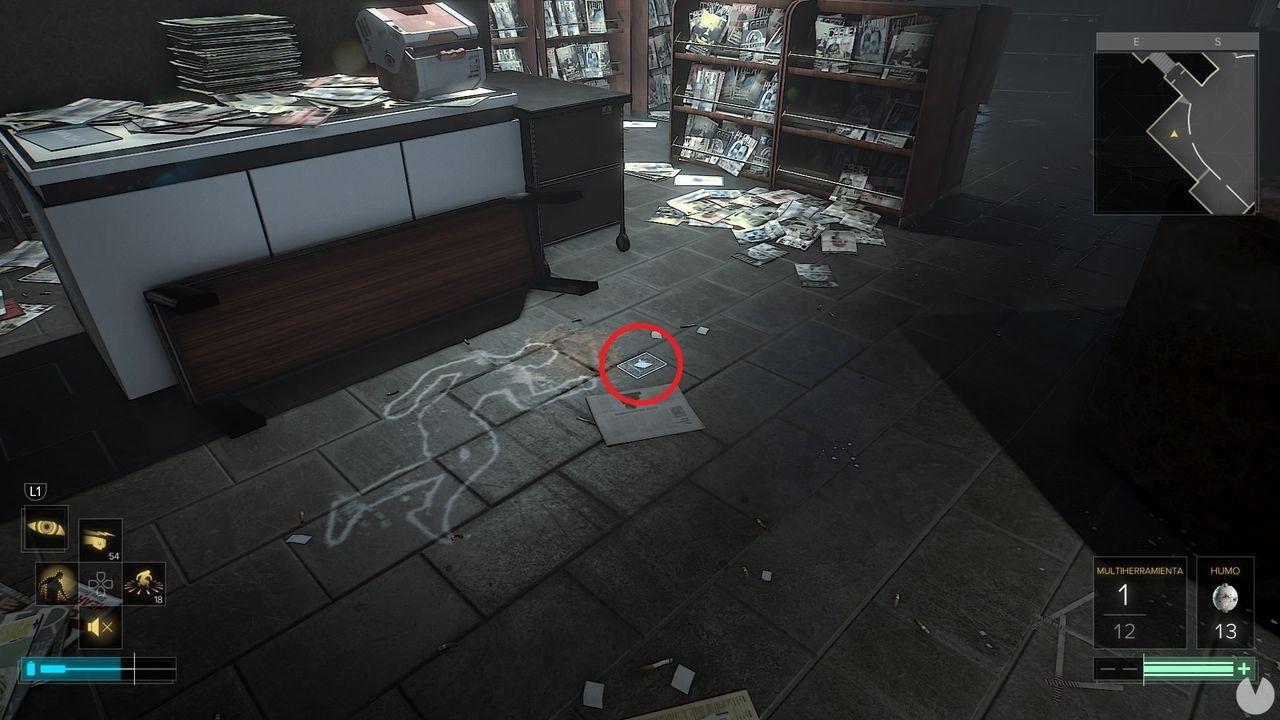Click the battery icon on the energy bar
The image size is (1280, 720).
(x=32, y=667)
